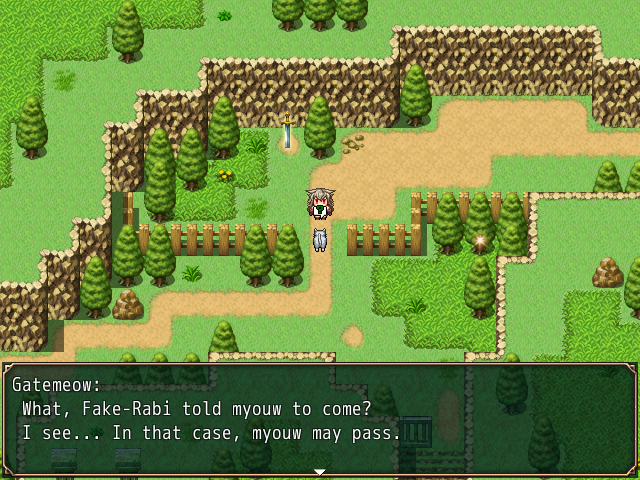Image resolution: width=640 pixels, height=480 pixels.
Task: Click the dialogue continue arrow
Action: coord(320,471)
